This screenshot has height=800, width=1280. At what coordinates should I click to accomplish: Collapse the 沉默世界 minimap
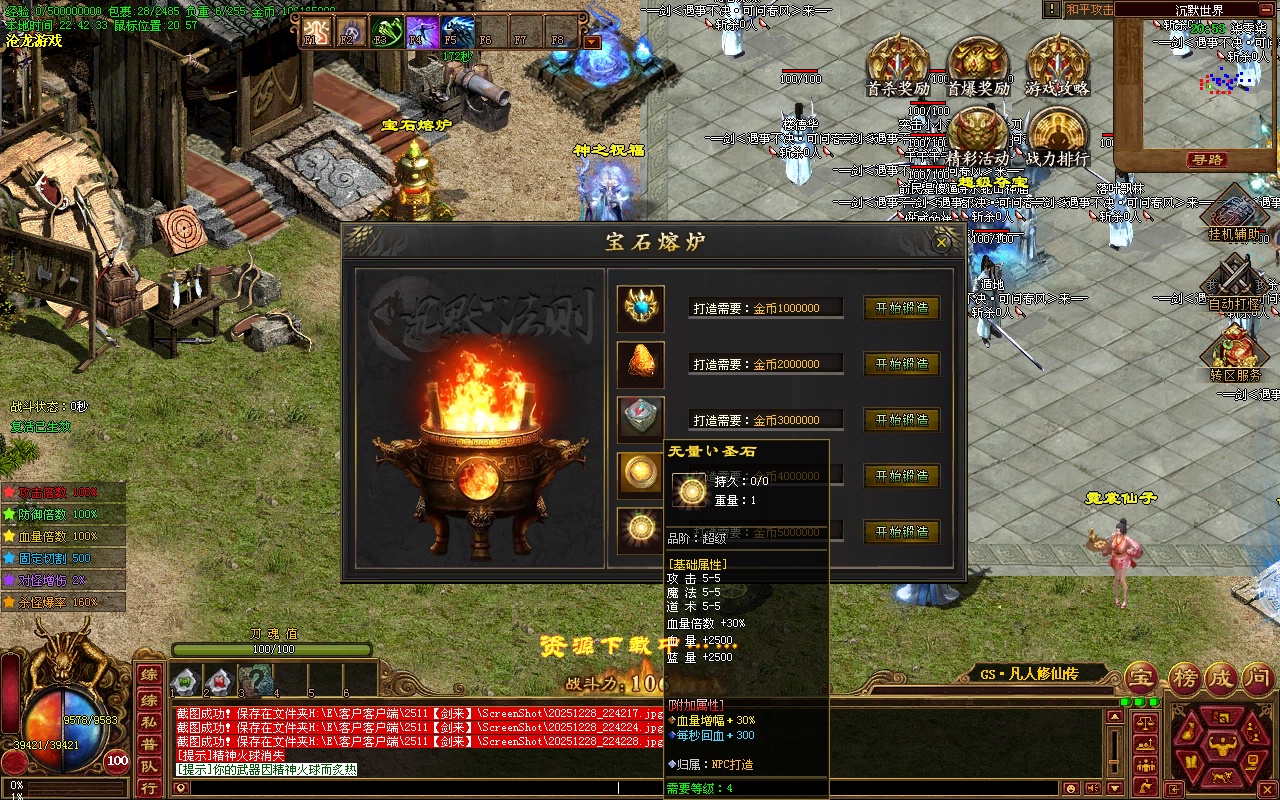point(1267,10)
